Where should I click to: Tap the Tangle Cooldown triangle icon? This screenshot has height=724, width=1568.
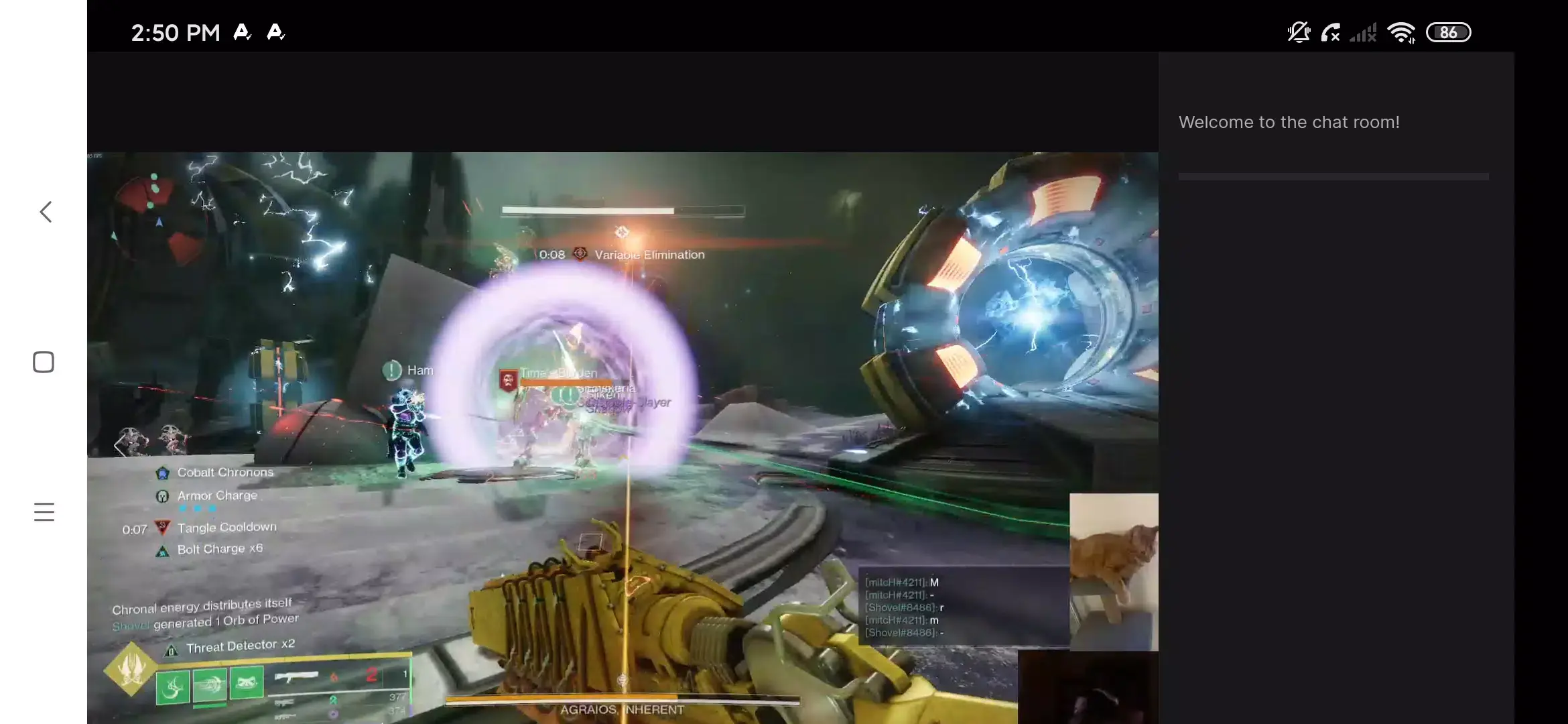[163, 527]
